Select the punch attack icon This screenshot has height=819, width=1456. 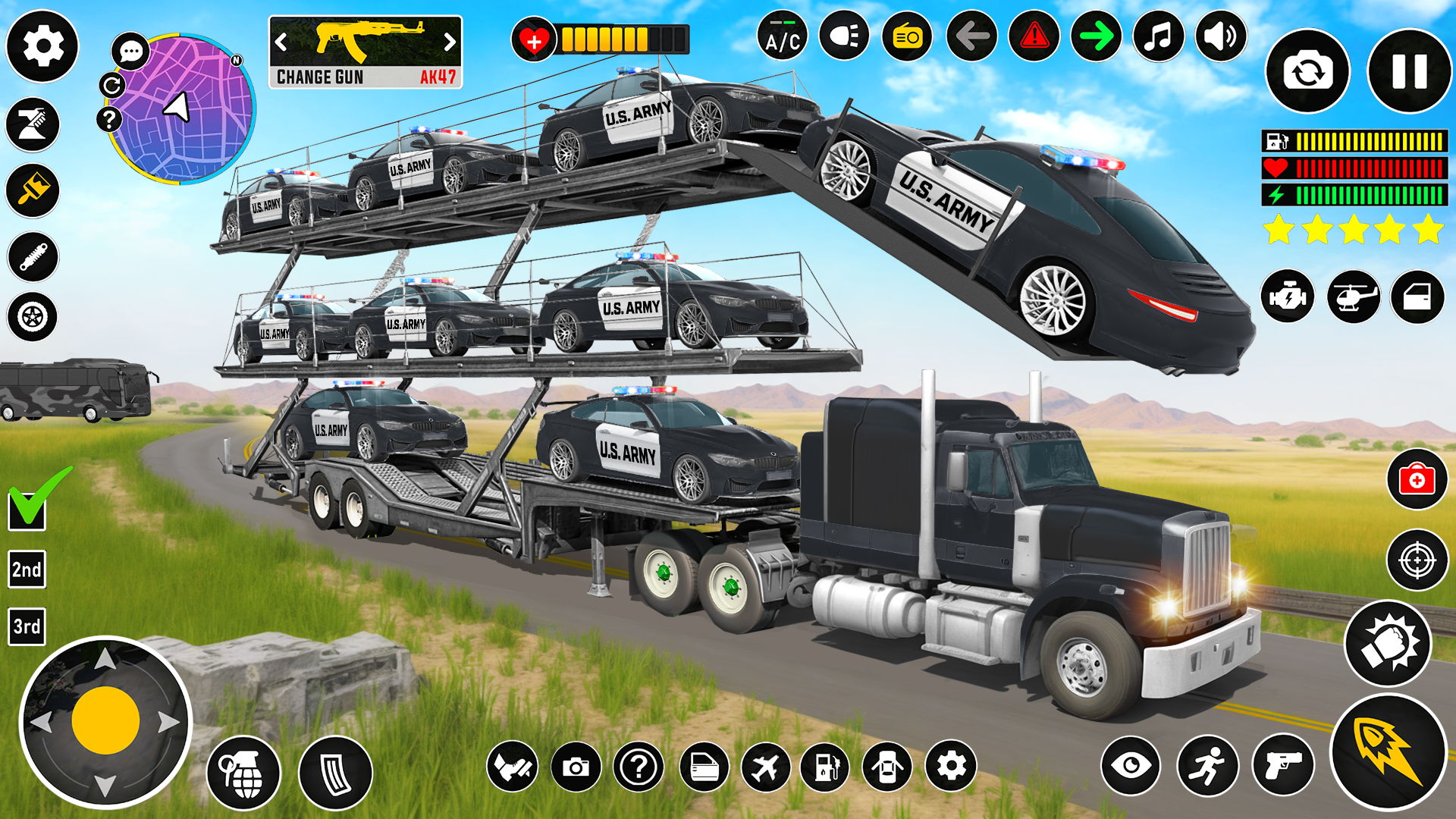tap(1388, 643)
